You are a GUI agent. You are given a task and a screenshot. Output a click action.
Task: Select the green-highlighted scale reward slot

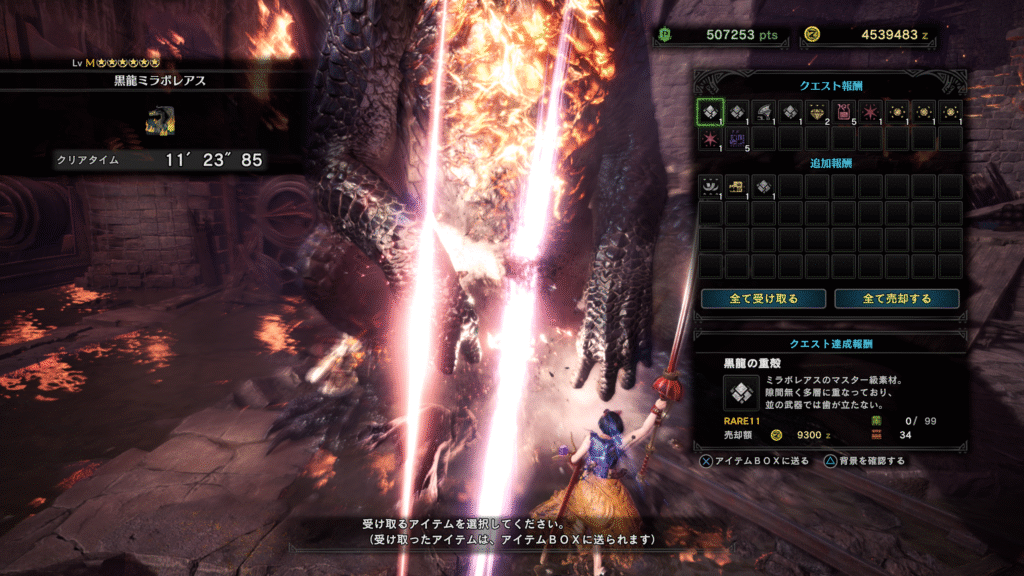710,112
